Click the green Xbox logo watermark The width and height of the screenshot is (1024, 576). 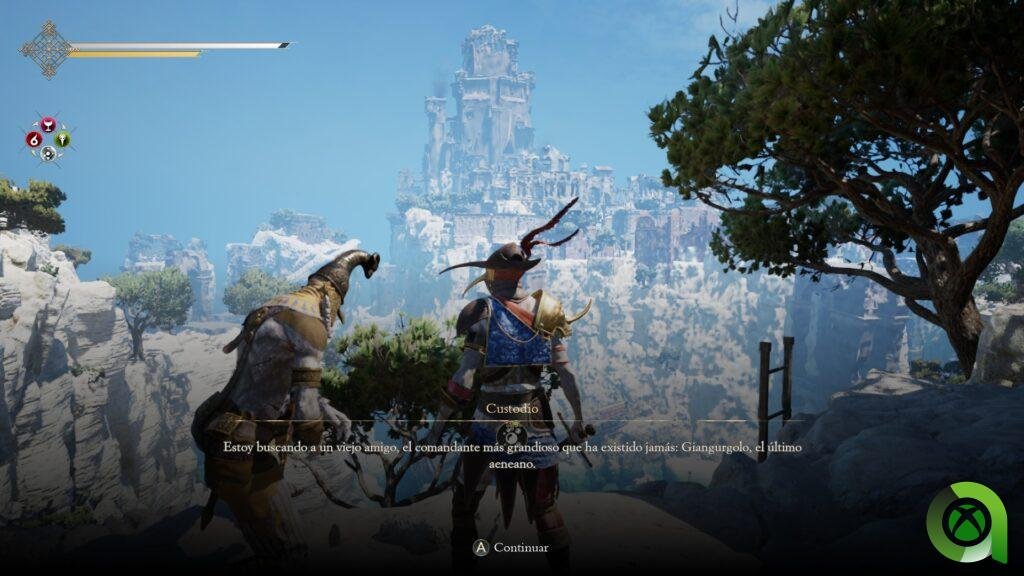(x=966, y=522)
